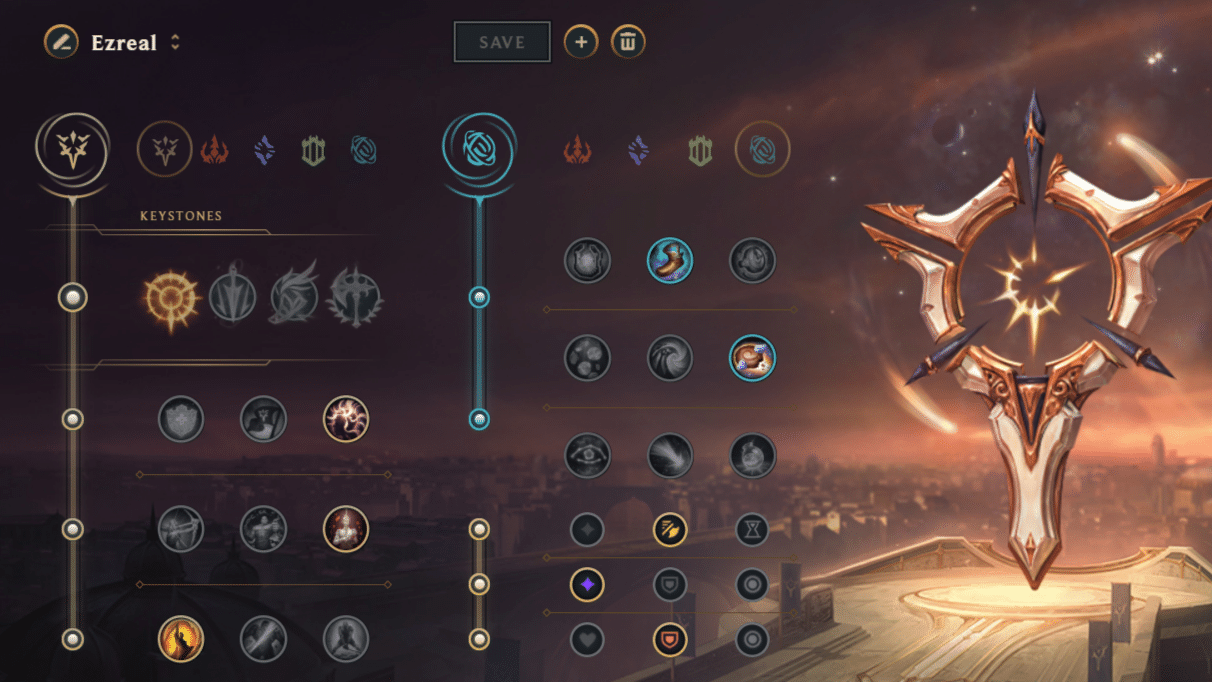Save the Ezreal rune page

(x=502, y=42)
